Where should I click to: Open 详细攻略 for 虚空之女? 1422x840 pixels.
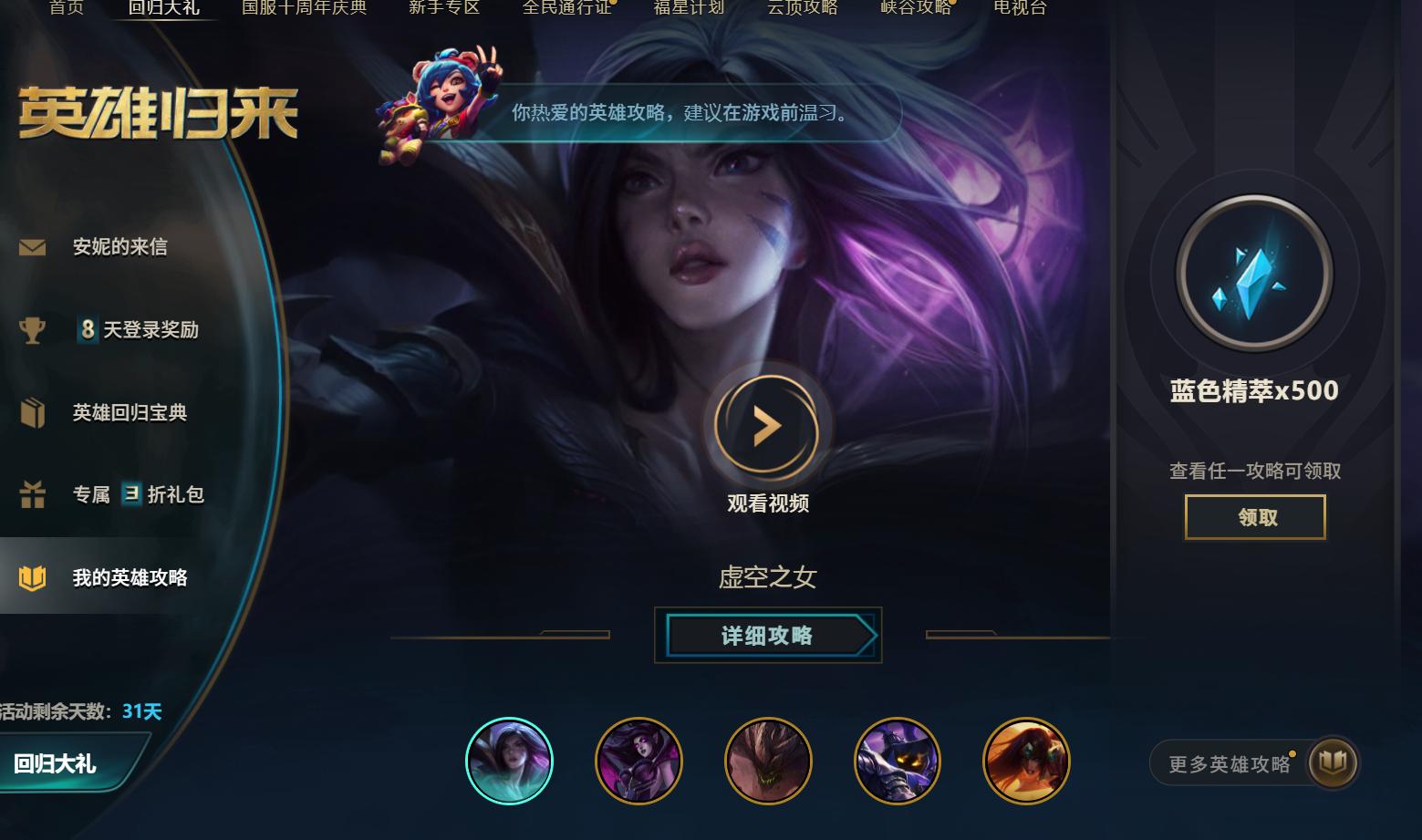768,636
